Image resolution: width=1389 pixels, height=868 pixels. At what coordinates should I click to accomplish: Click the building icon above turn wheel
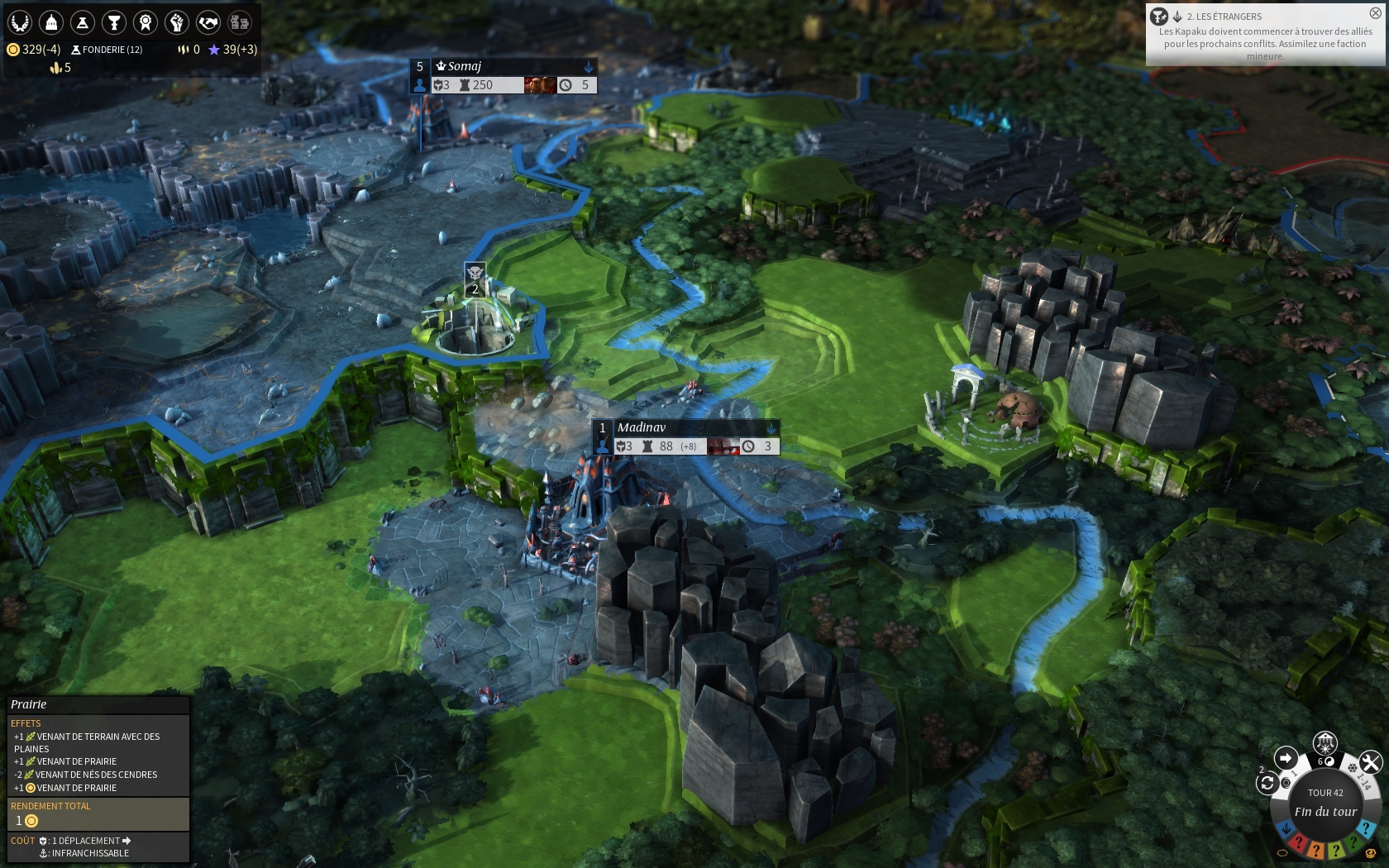1325,741
